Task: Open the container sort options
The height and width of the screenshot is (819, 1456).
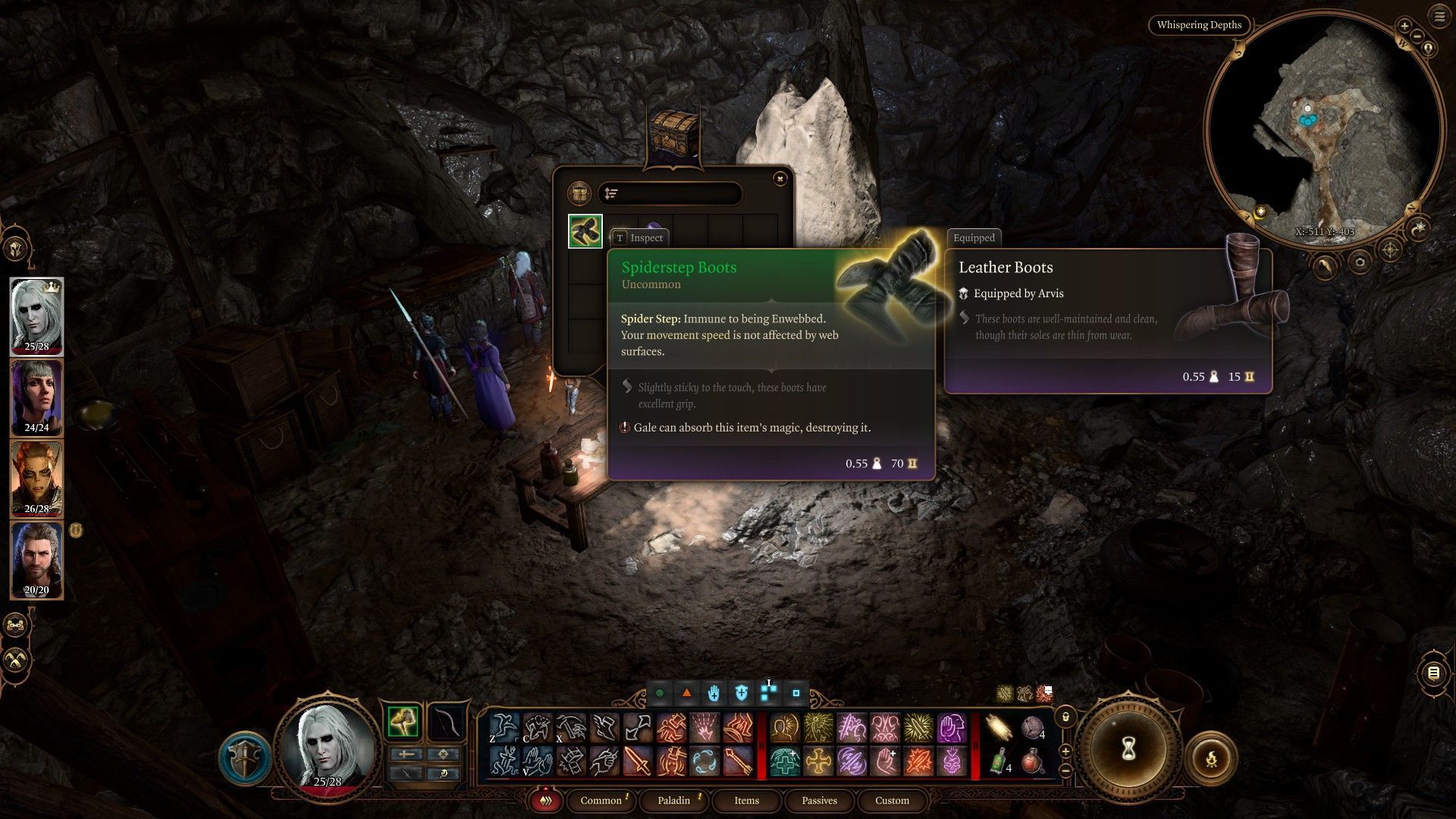Action: click(611, 194)
